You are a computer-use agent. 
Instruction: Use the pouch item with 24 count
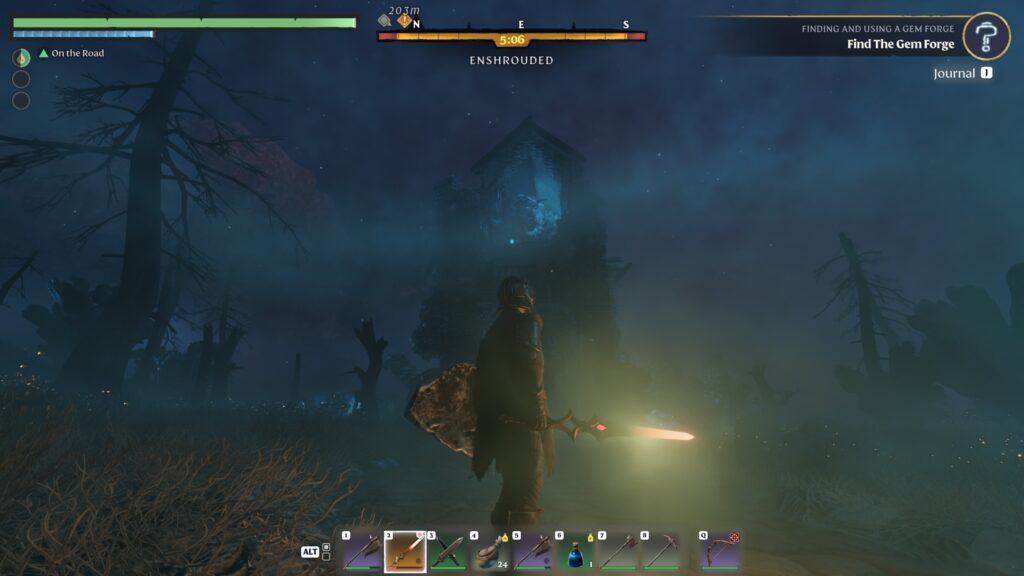491,551
